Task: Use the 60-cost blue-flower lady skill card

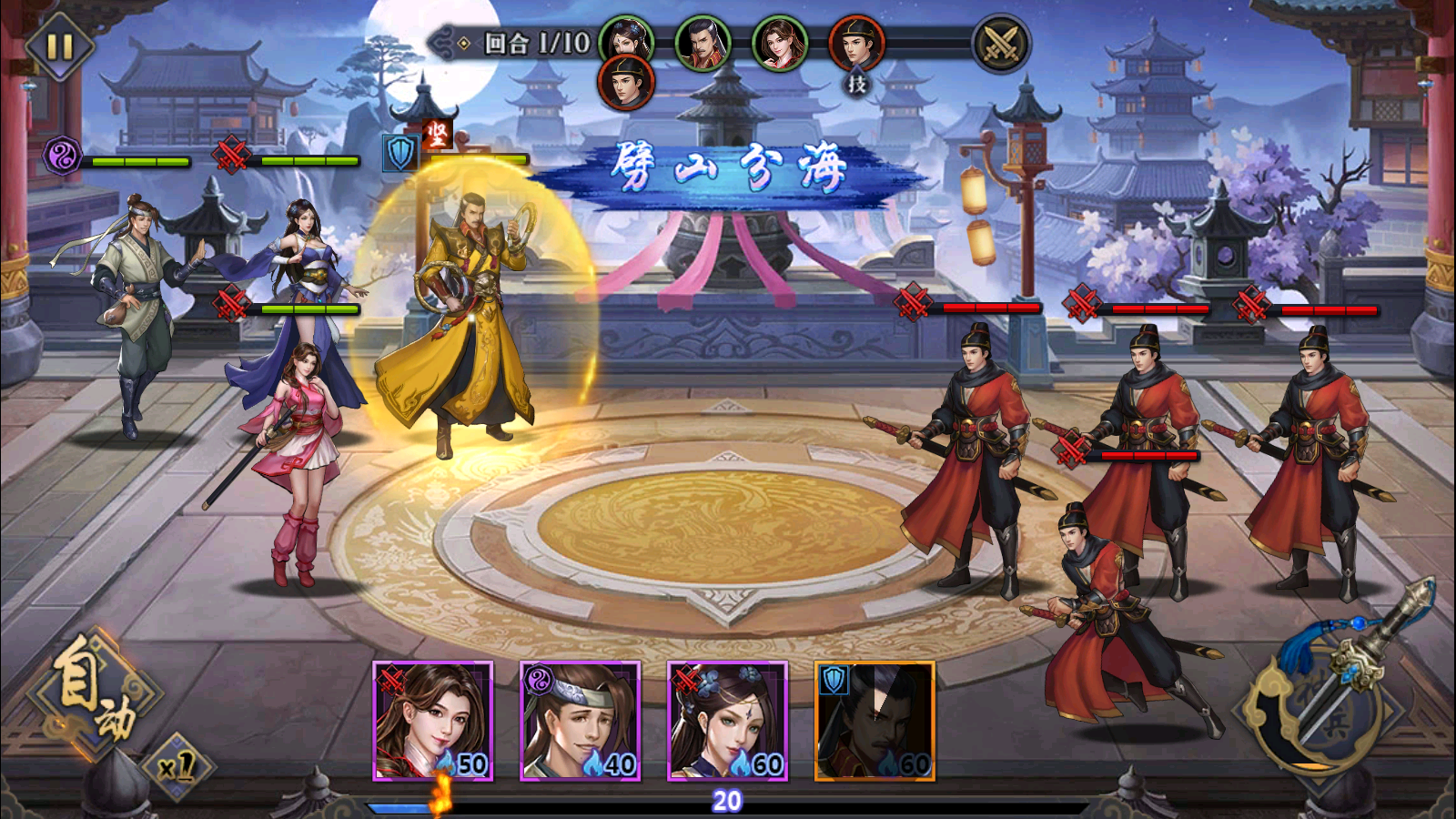Action: (x=728, y=721)
